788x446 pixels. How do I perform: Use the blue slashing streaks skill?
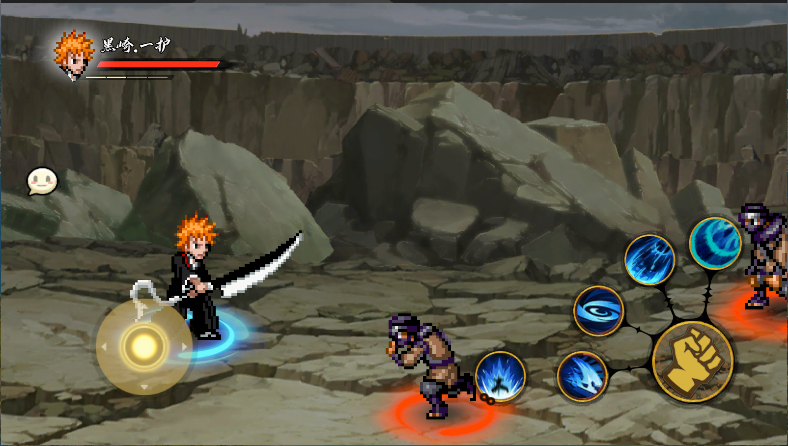coord(650,260)
